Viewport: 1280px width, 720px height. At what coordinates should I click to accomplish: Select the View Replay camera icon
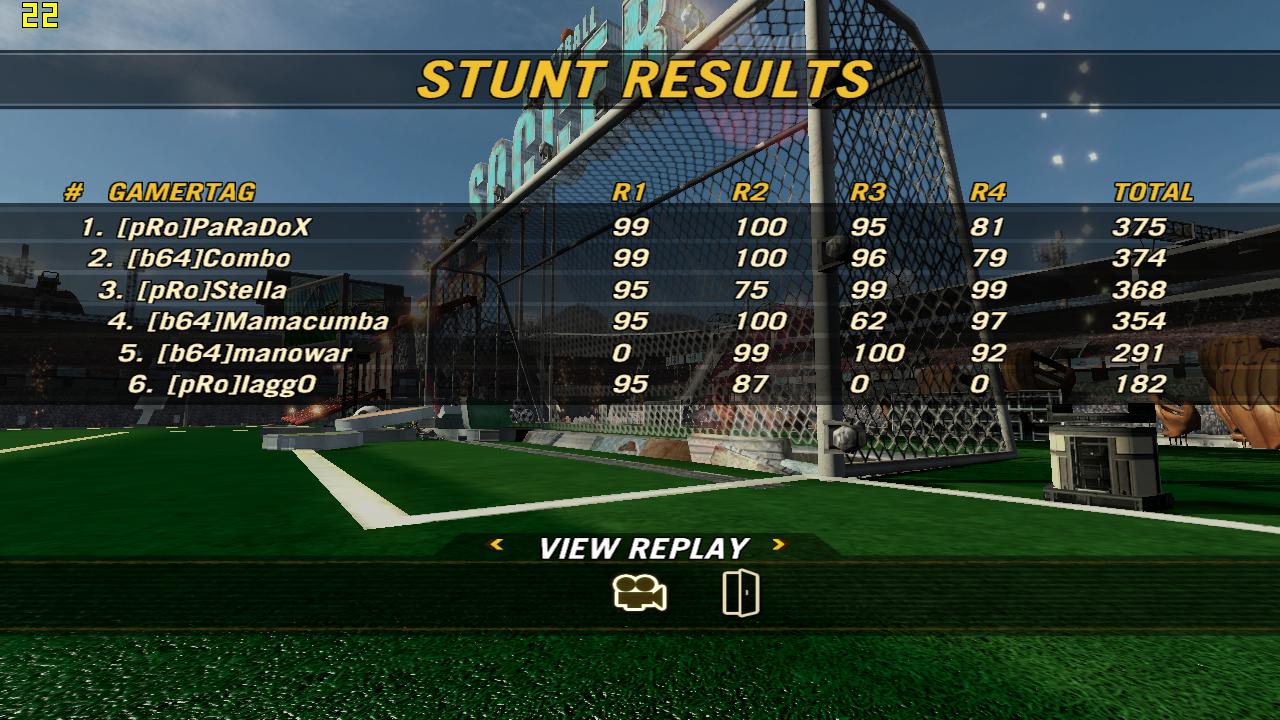(640, 594)
